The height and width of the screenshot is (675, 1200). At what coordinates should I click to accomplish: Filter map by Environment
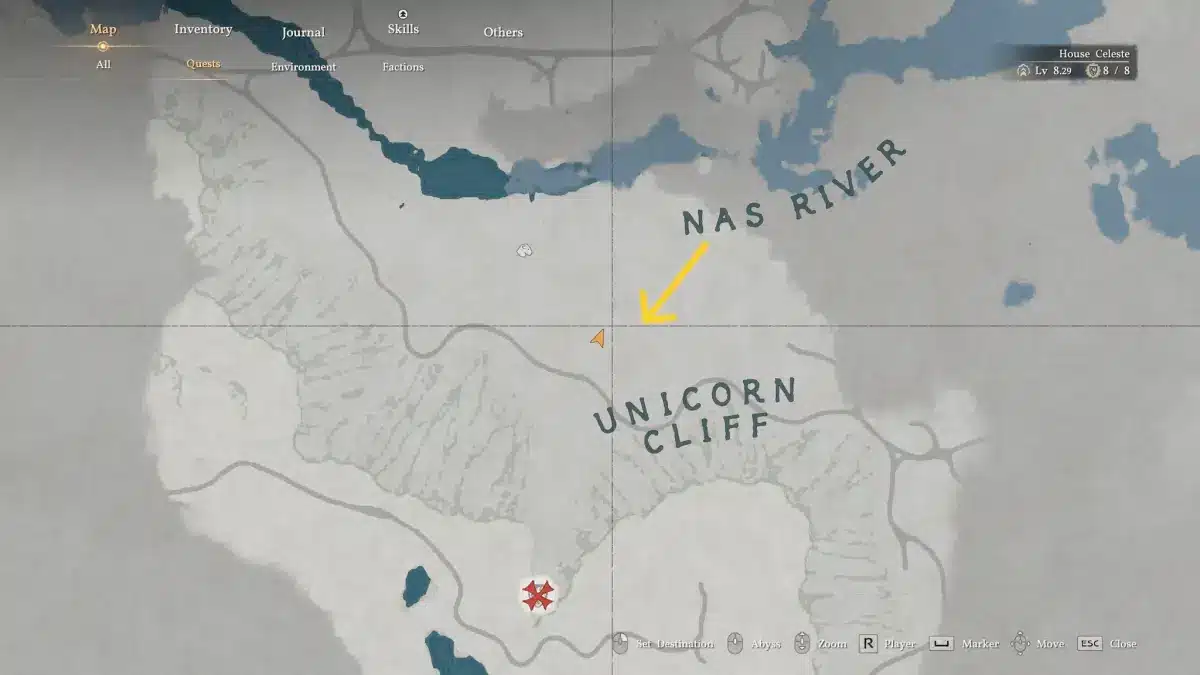coord(303,67)
